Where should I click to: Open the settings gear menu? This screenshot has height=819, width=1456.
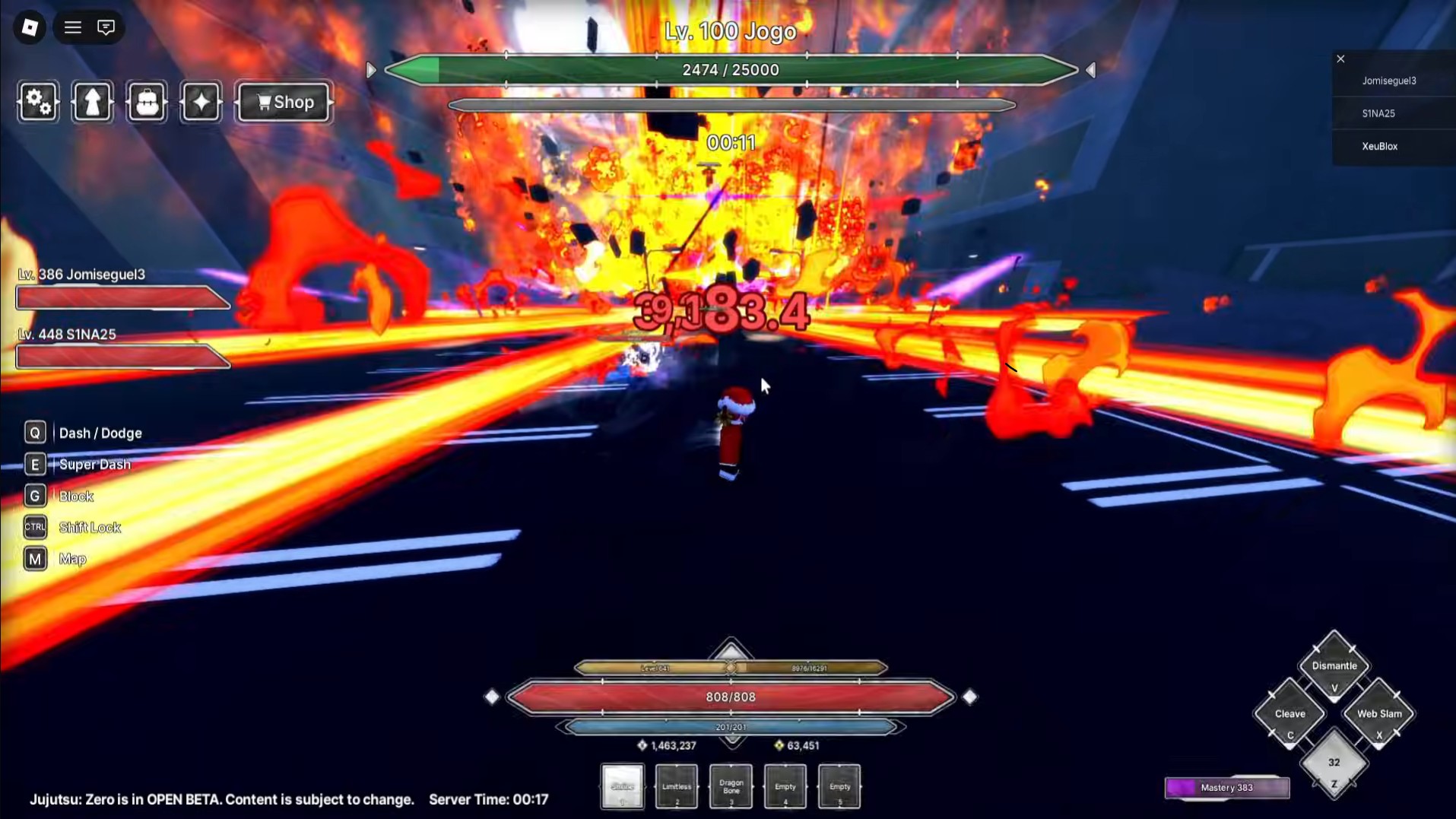pos(36,102)
